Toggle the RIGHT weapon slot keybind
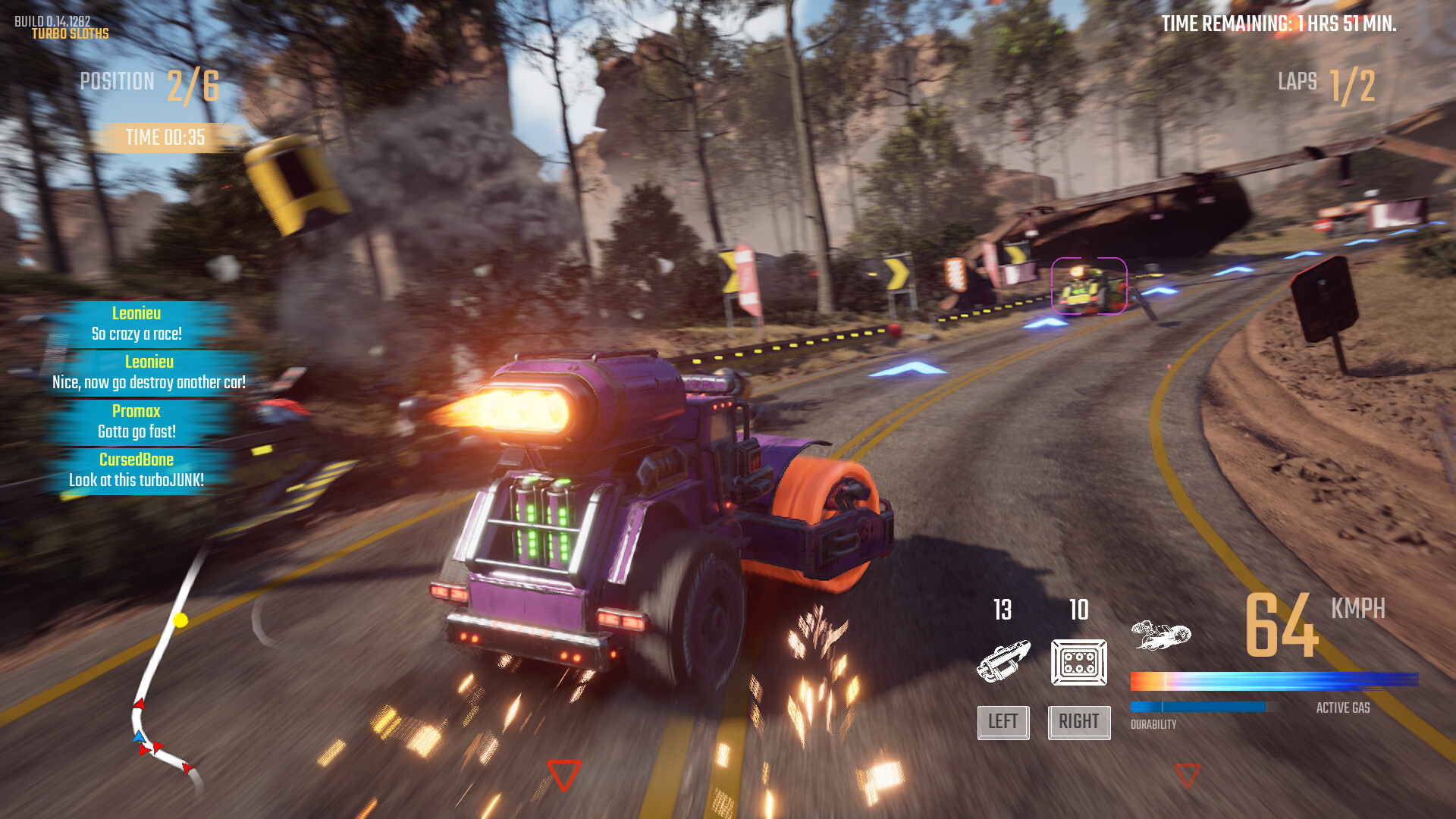Image resolution: width=1456 pixels, height=819 pixels. coord(1078,722)
